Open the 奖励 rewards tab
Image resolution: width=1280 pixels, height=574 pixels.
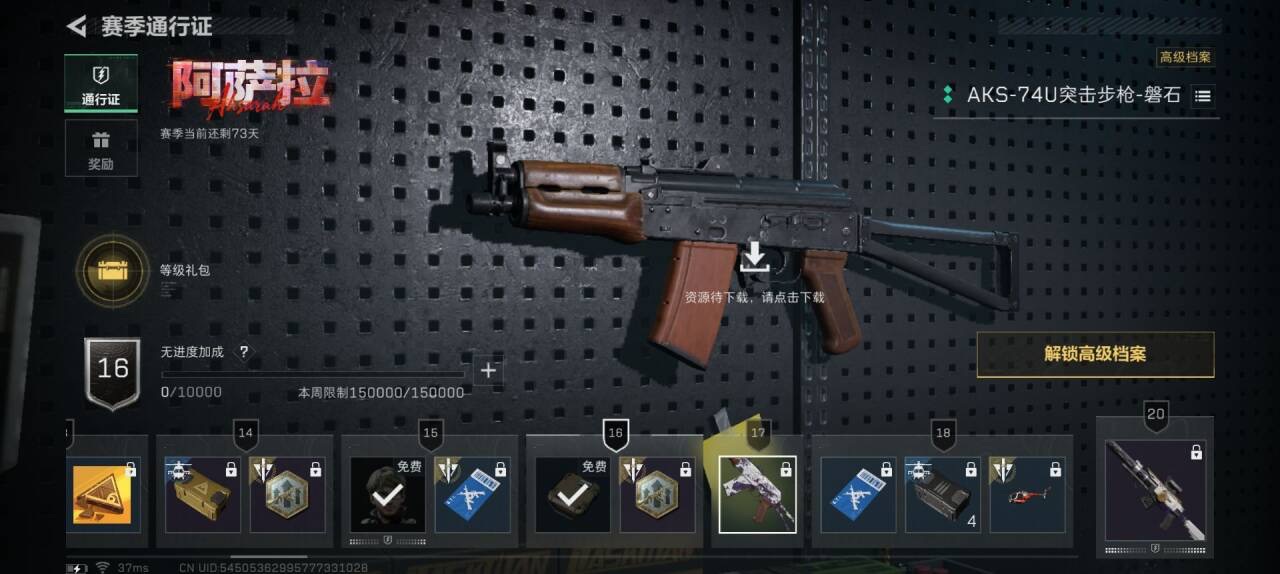(x=101, y=148)
